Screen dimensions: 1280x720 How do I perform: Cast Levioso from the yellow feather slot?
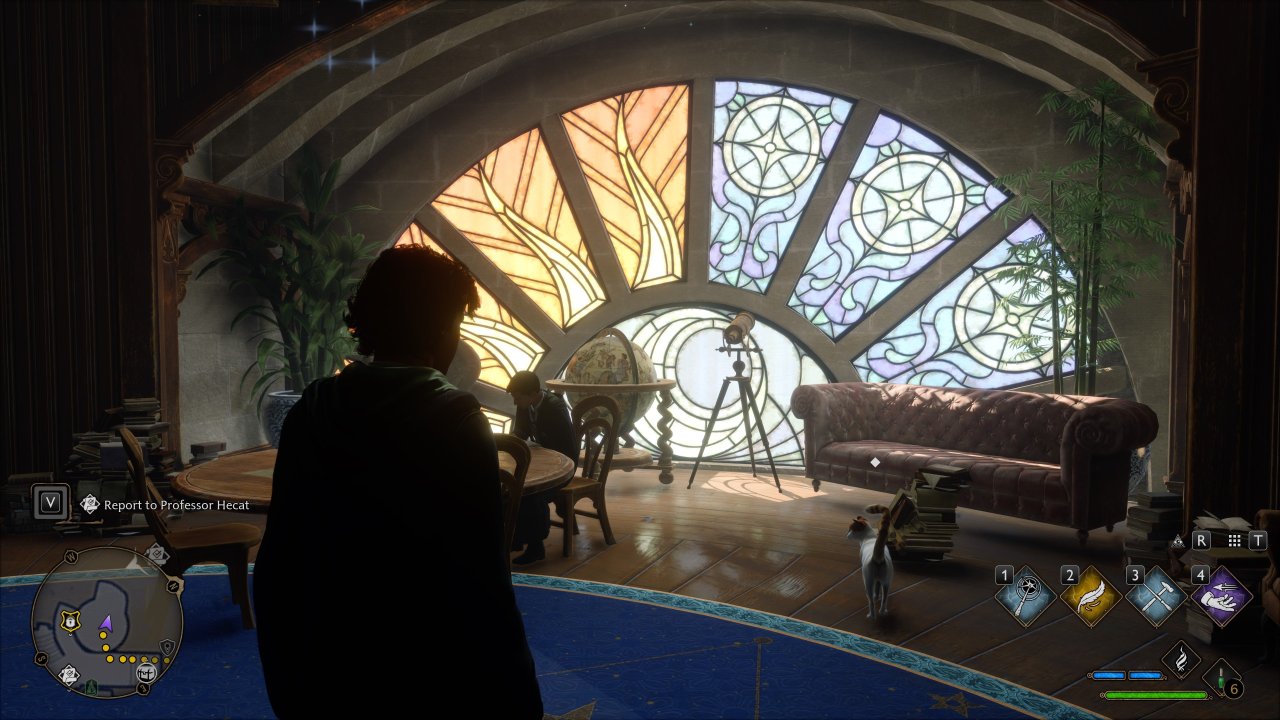click(x=1090, y=598)
